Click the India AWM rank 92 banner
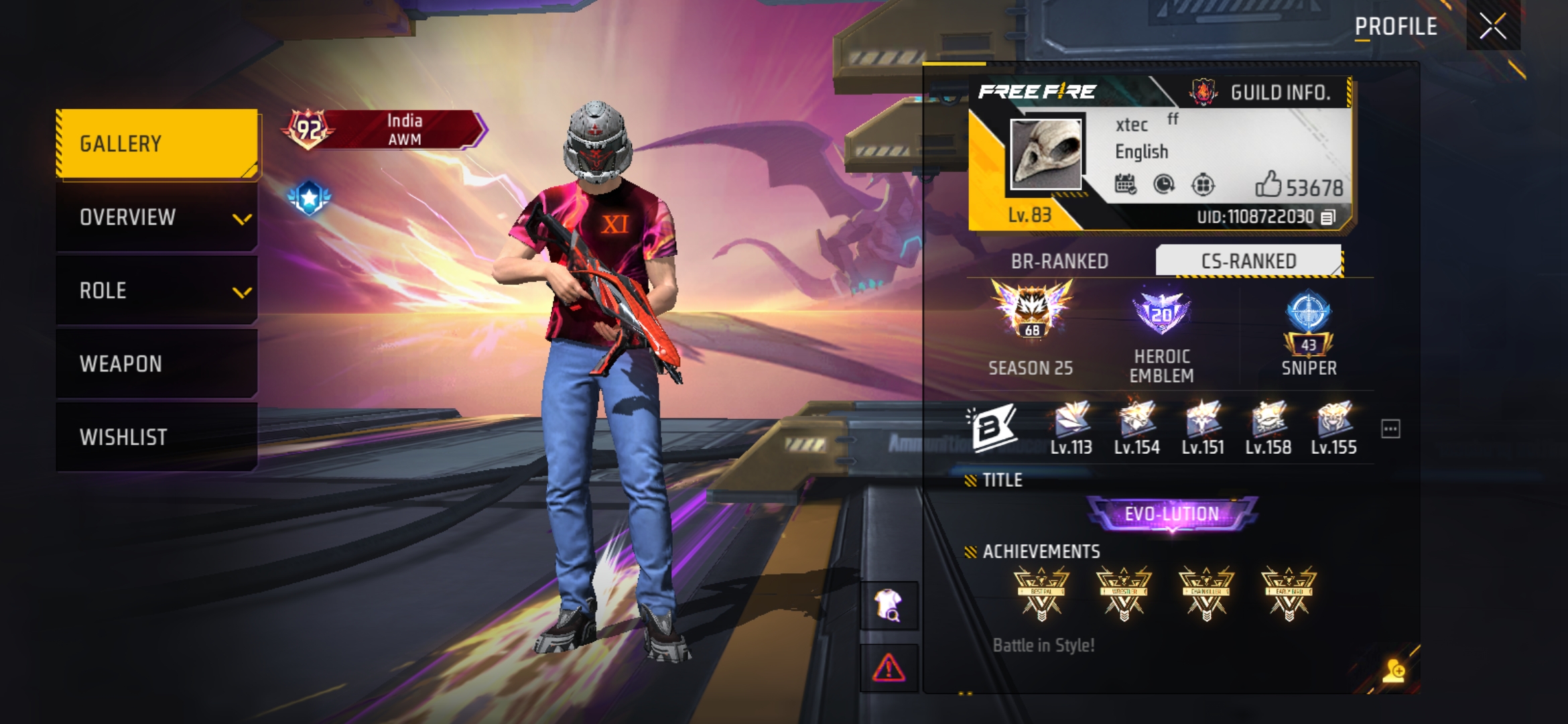The width and height of the screenshot is (1568, 724). [385, 129]
